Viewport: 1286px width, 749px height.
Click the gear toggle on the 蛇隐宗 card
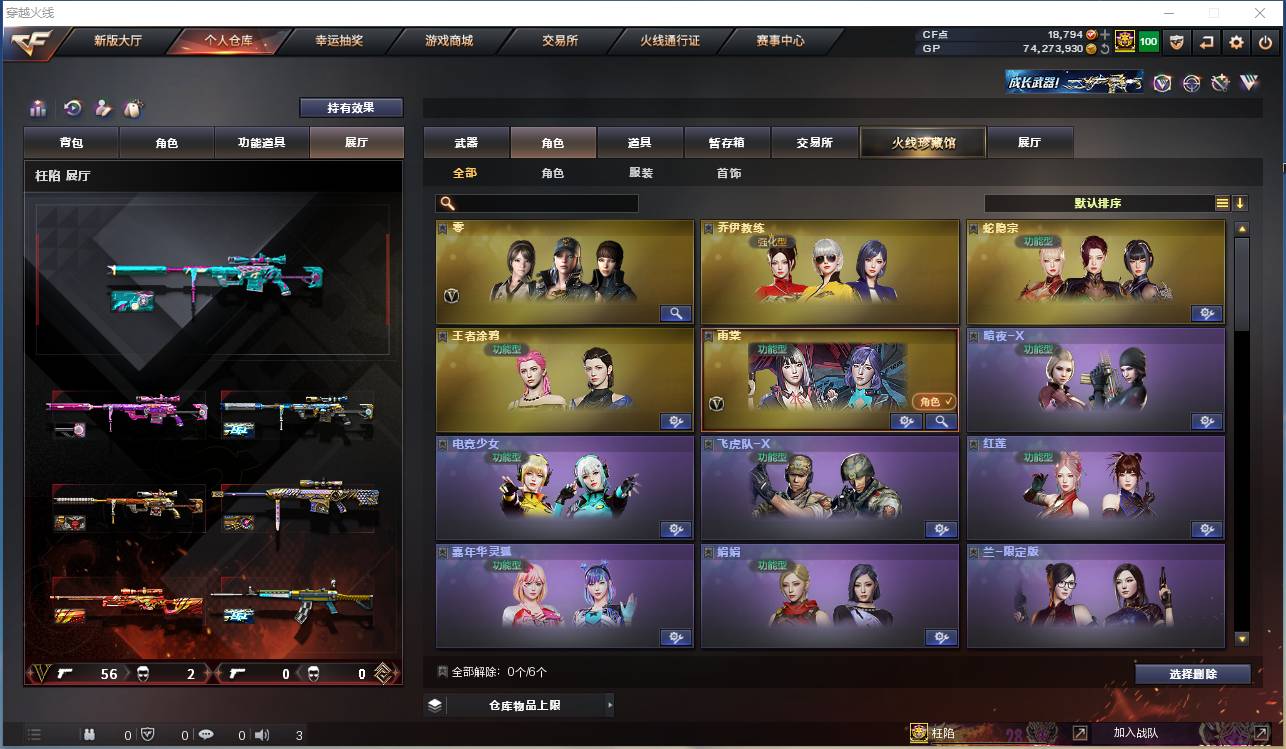point(1207,313)
